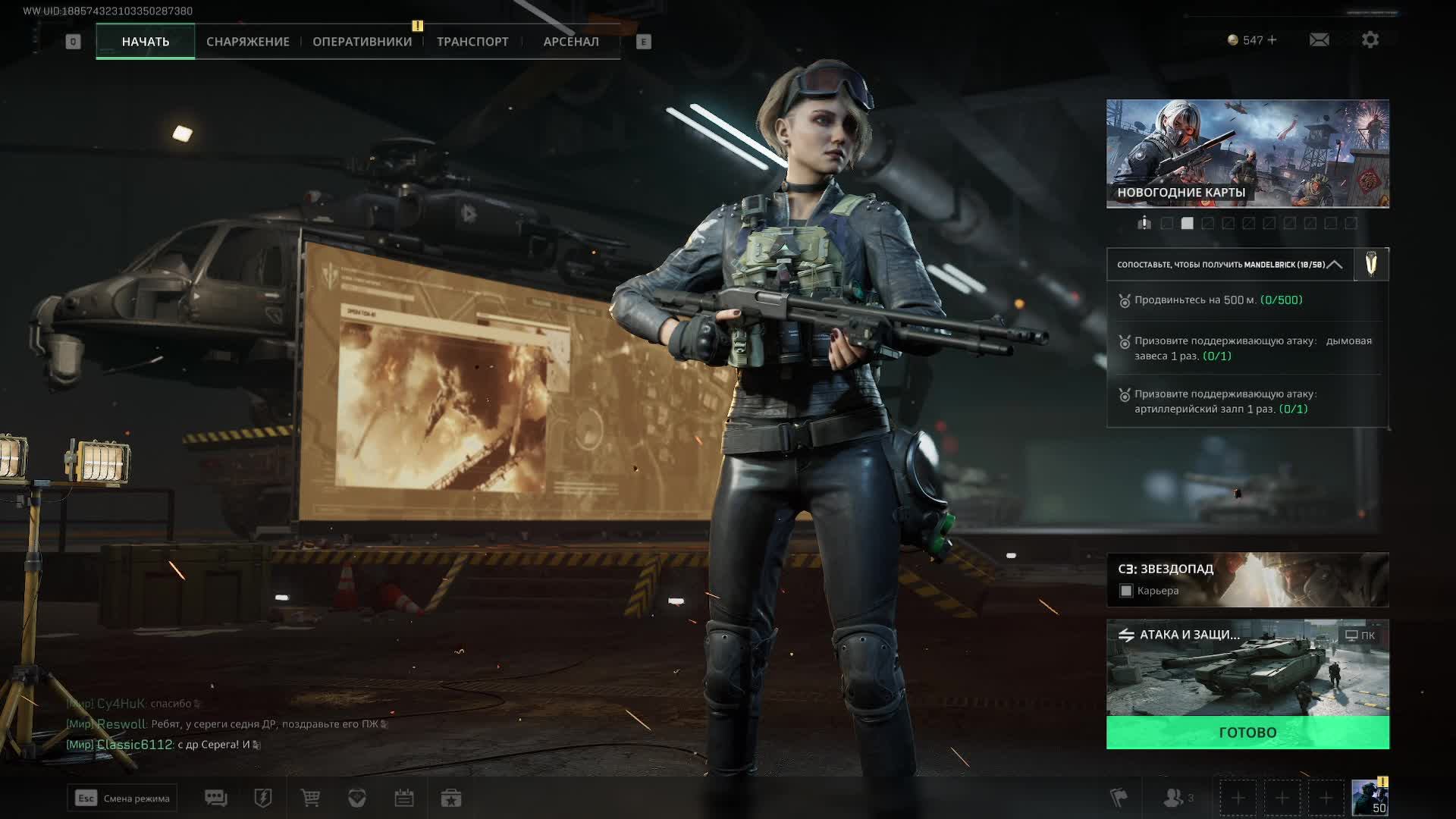This screenshot has height=819, width=1456.
Task: Open the СЗ: ЗВЕЗДОПАД panel
Action: (x=1247, y=579)
